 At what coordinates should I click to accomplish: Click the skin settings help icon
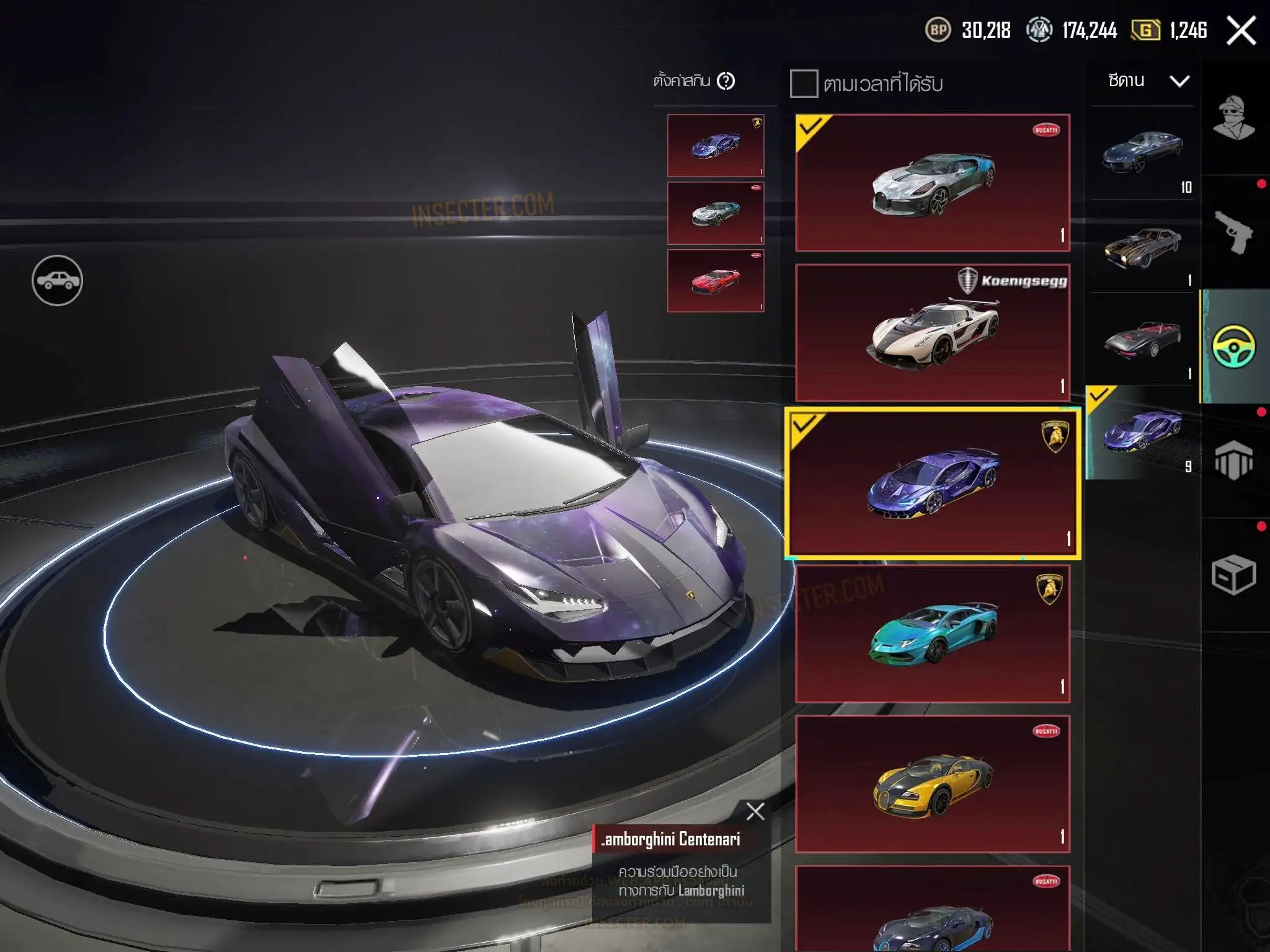pyautogui.click(x=726, y=81)
